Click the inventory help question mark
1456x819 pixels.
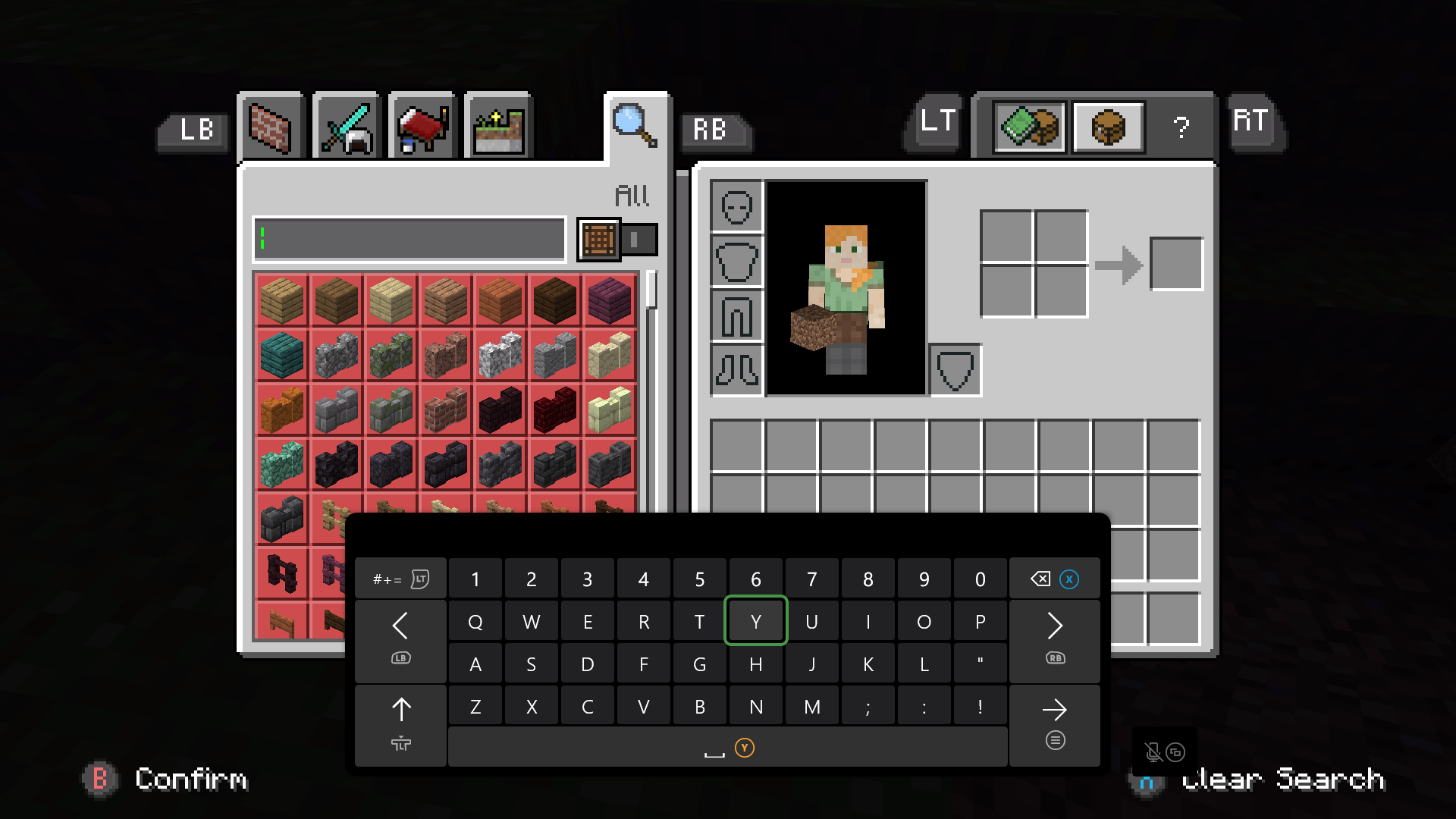(1180, 127)
